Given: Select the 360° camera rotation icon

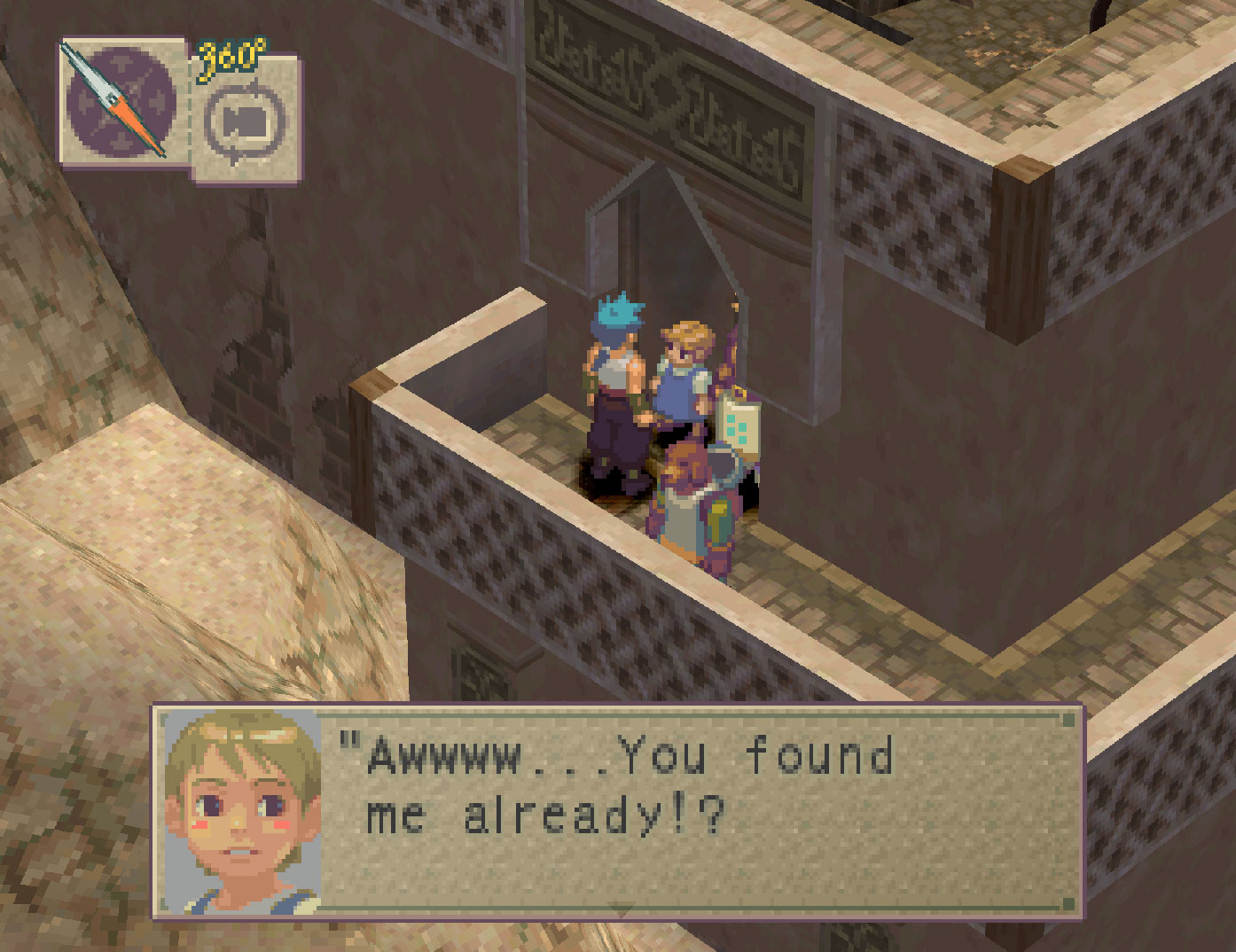Looking at the screenshot, I should click(246, 121).
